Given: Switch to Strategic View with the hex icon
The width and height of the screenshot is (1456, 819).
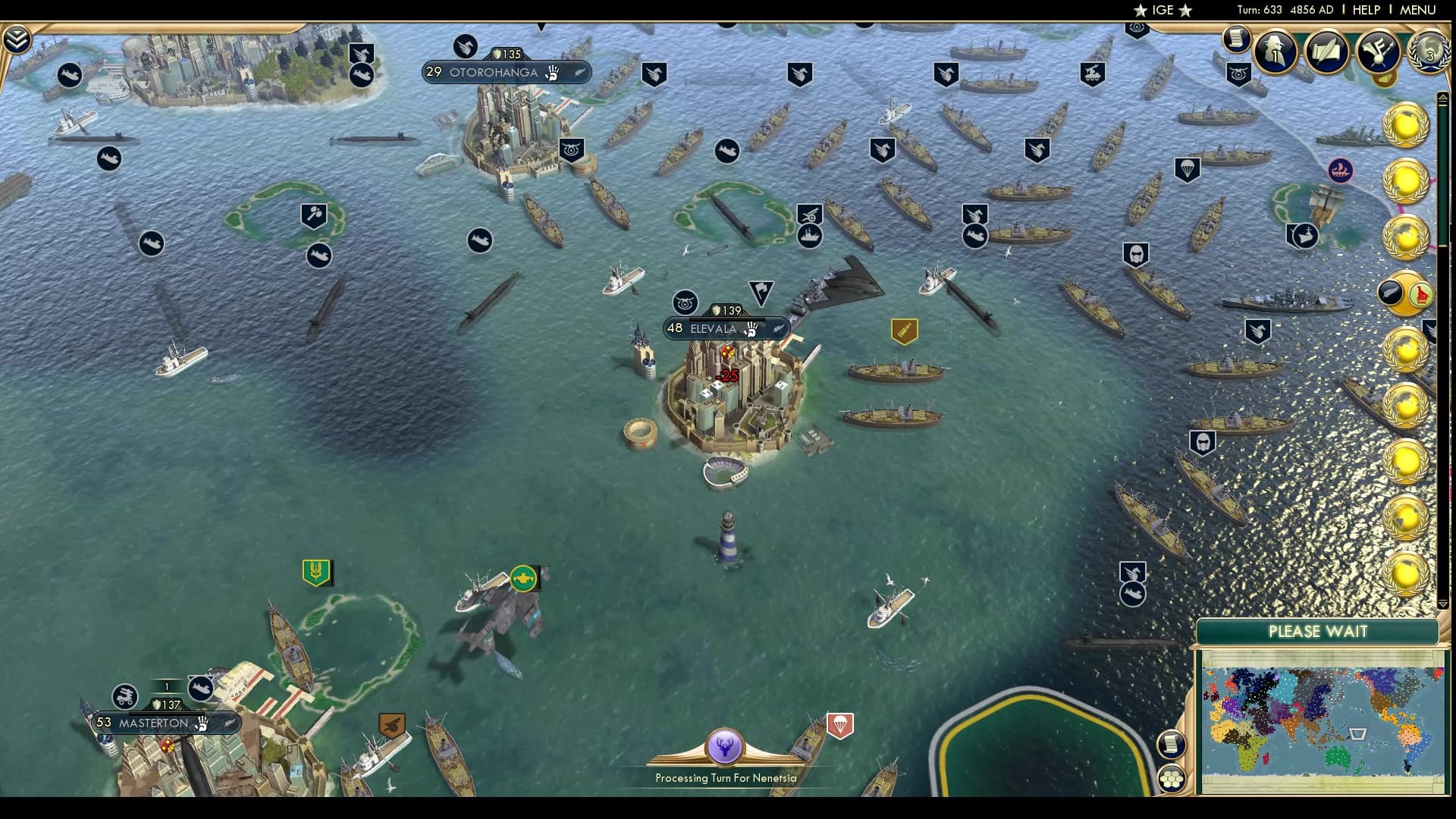Looking at the screenshot, I should click(x=1172, y=777).
